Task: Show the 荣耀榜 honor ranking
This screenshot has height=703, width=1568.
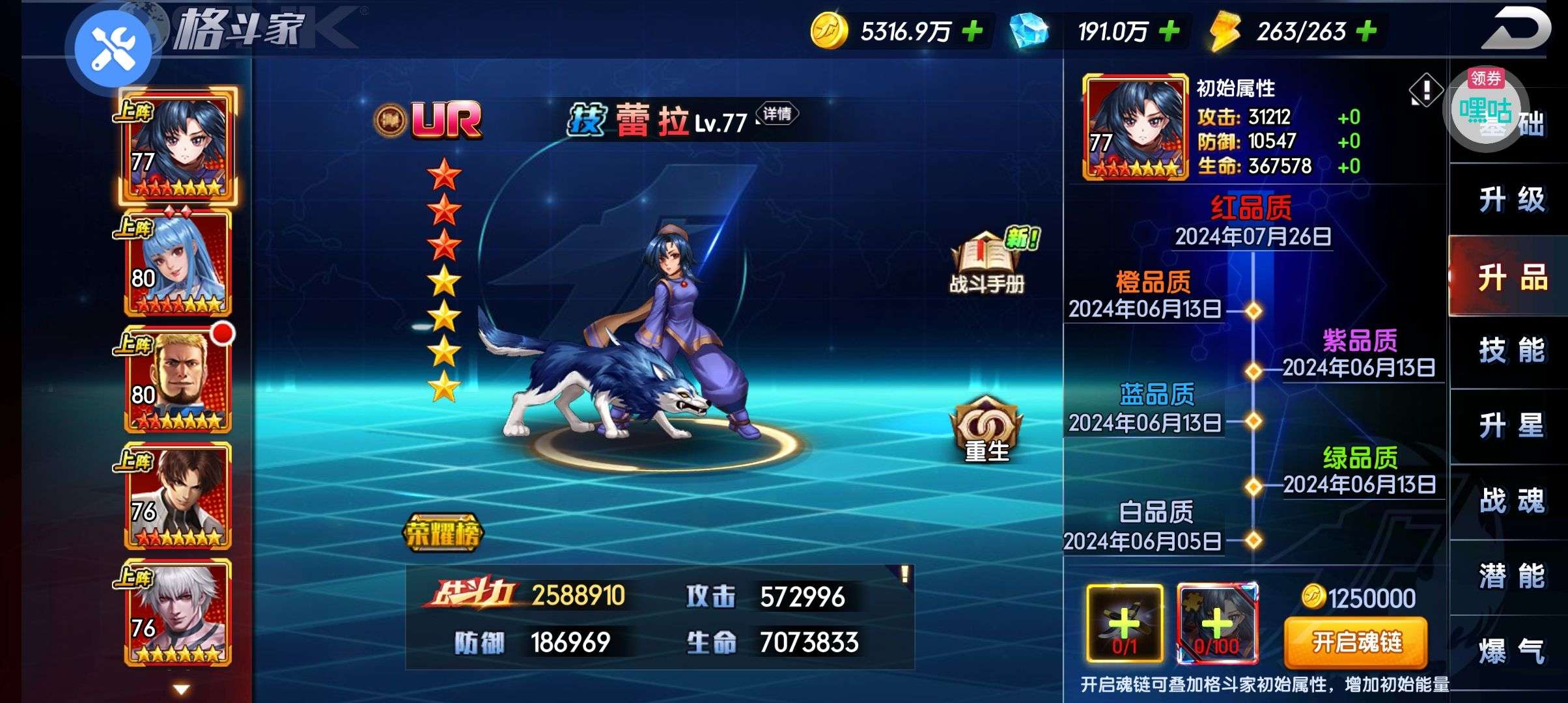Action: coord(443,534)
